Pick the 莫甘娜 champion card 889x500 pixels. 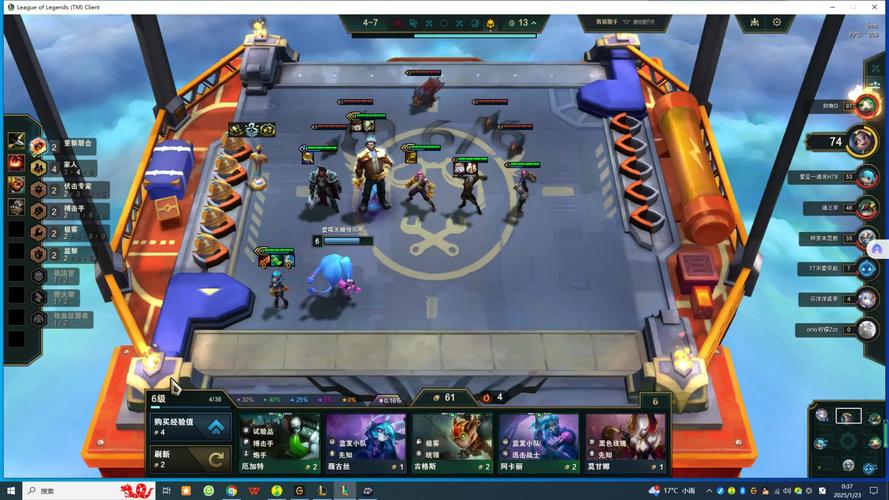coord(626,443)
